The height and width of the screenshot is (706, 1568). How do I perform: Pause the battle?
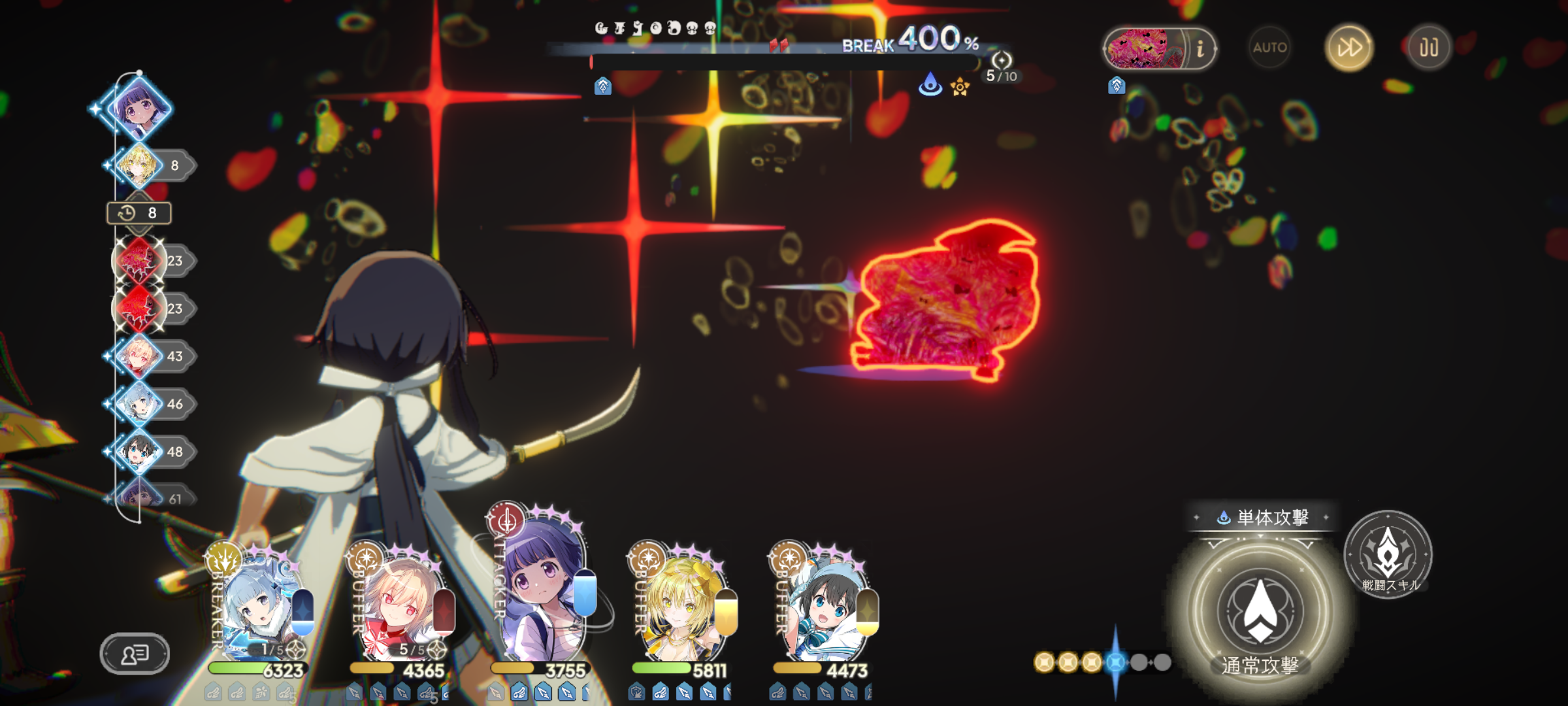pos(1428,48)
